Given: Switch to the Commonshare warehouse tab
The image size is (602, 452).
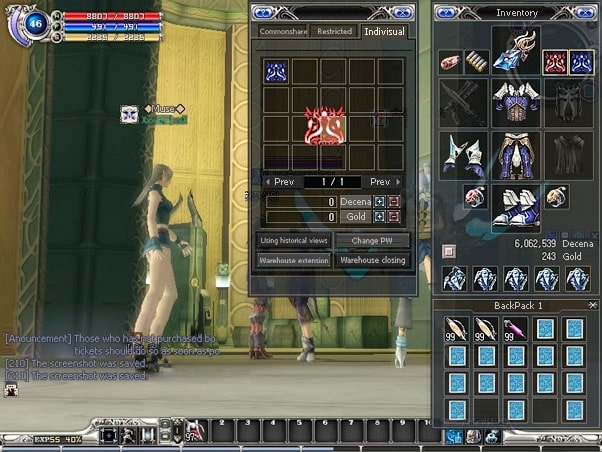Looking at the screenshot, I should [282, 31].
